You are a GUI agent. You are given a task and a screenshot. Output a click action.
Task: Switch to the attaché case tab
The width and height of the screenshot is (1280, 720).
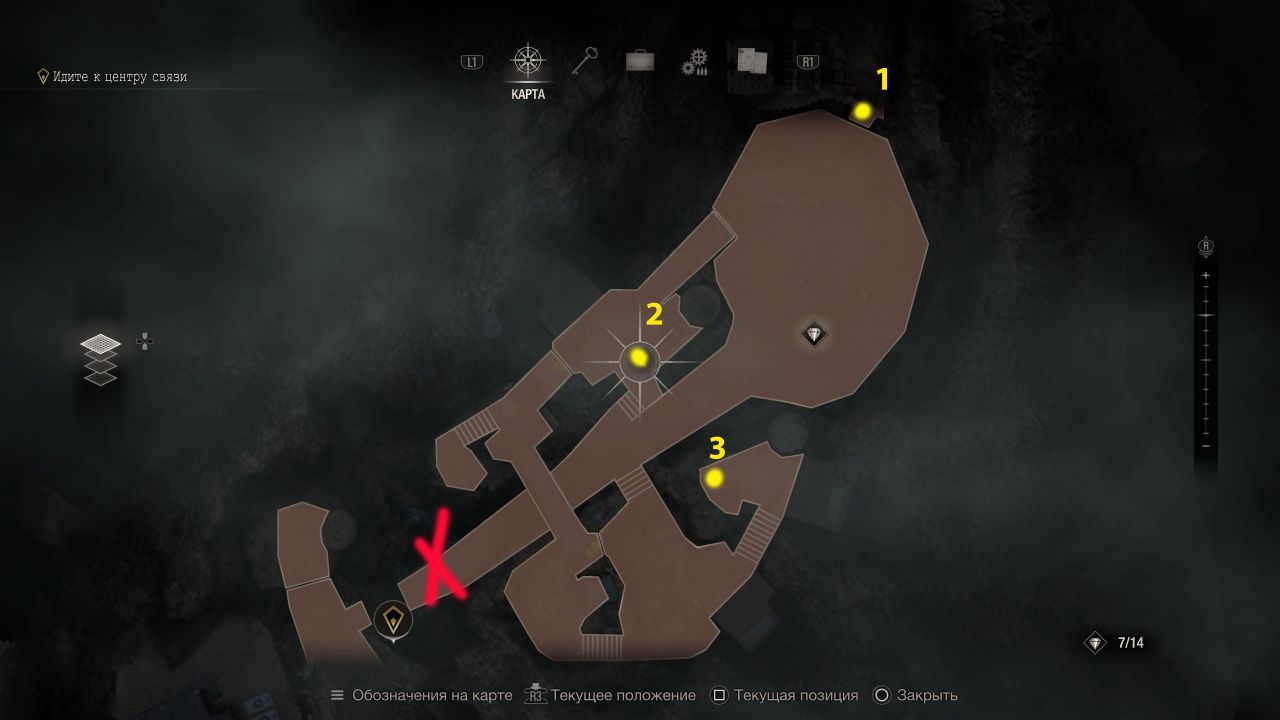point(640,62)
